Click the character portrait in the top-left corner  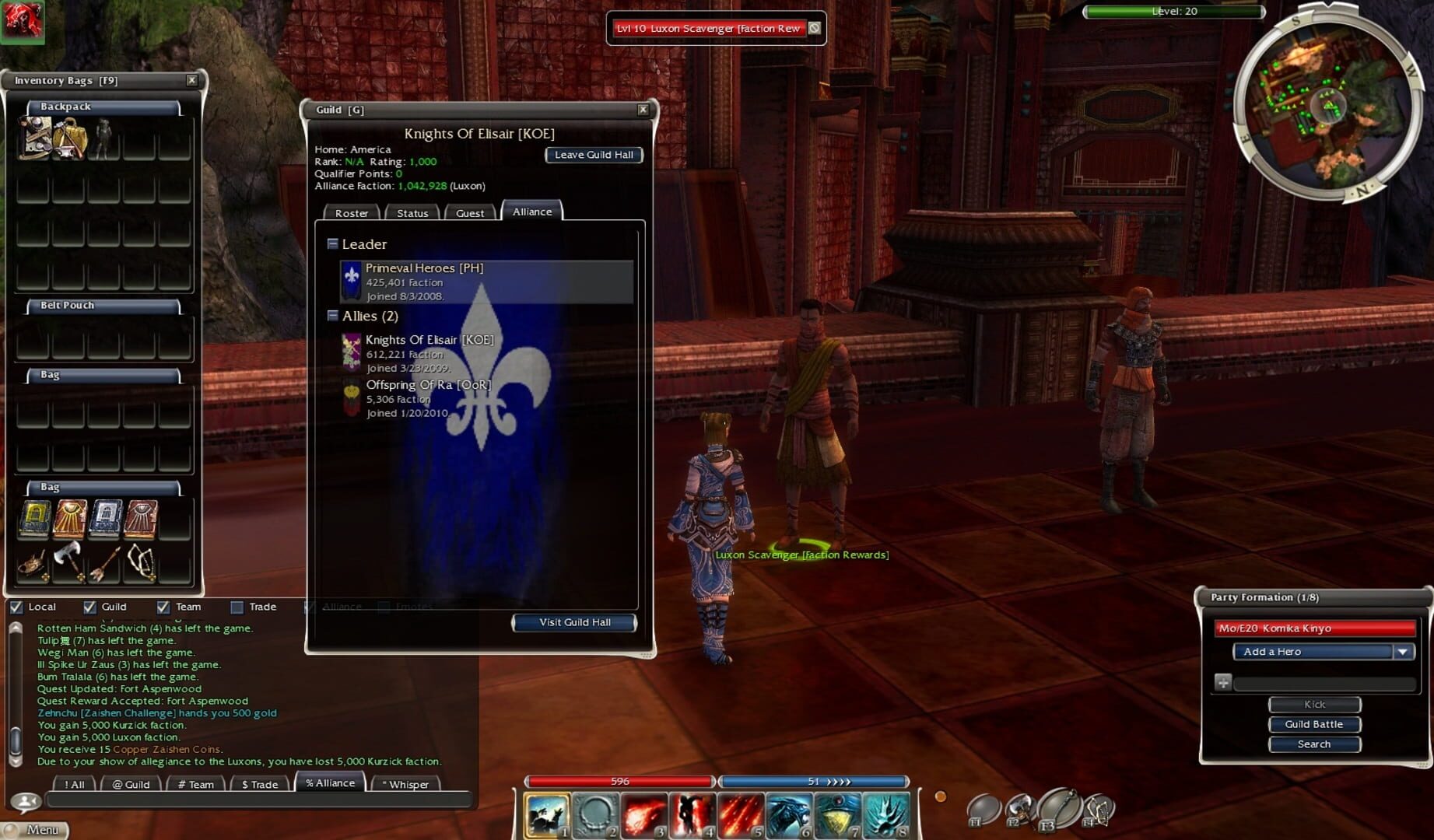(23, 23)
